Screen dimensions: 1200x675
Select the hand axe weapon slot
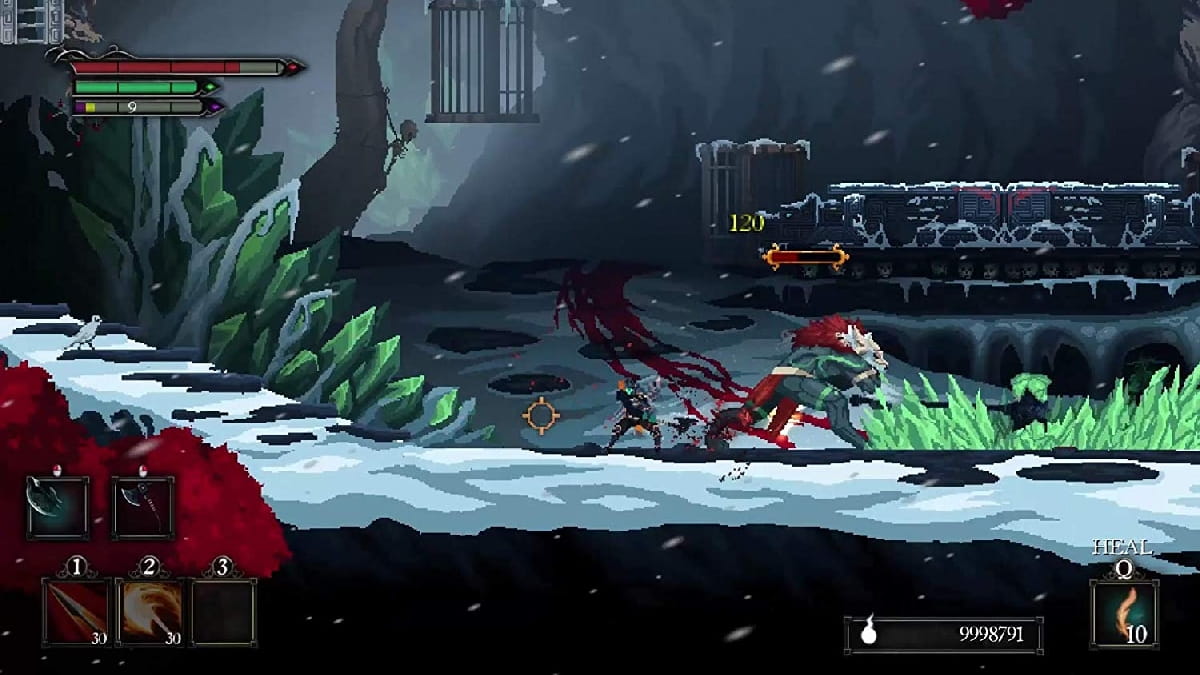tap(142, 508)
